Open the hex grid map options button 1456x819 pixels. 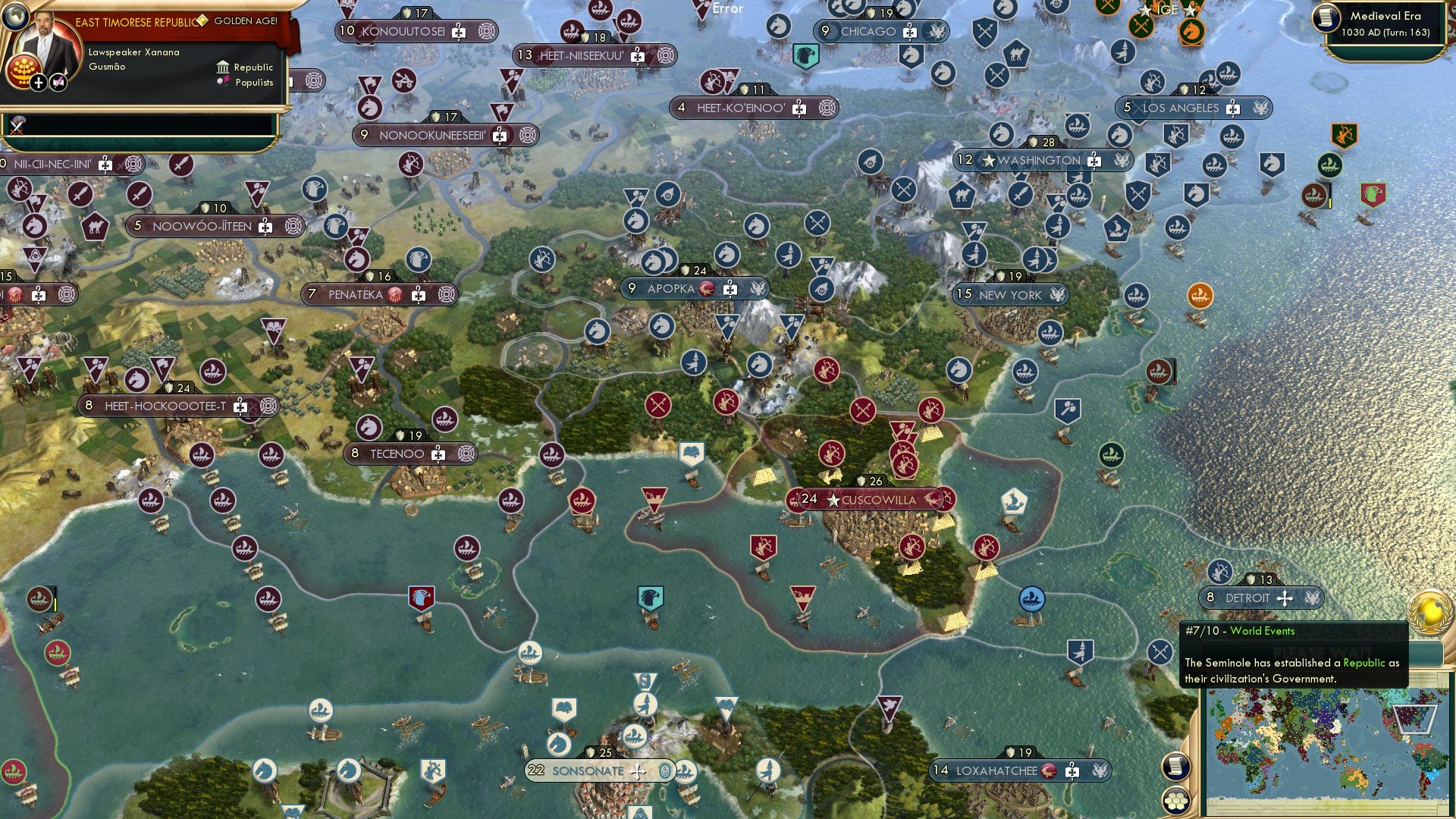coord(1175,800)
